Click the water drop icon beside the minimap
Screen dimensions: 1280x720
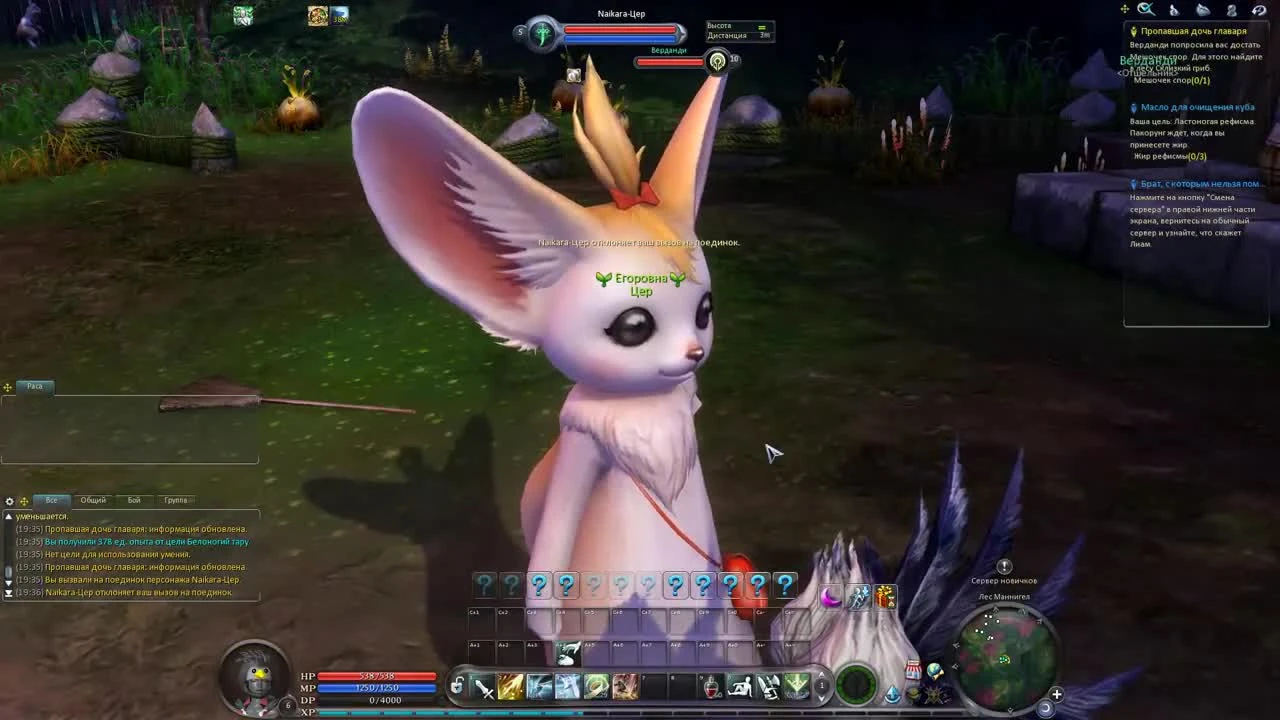[x=892, y=694]
